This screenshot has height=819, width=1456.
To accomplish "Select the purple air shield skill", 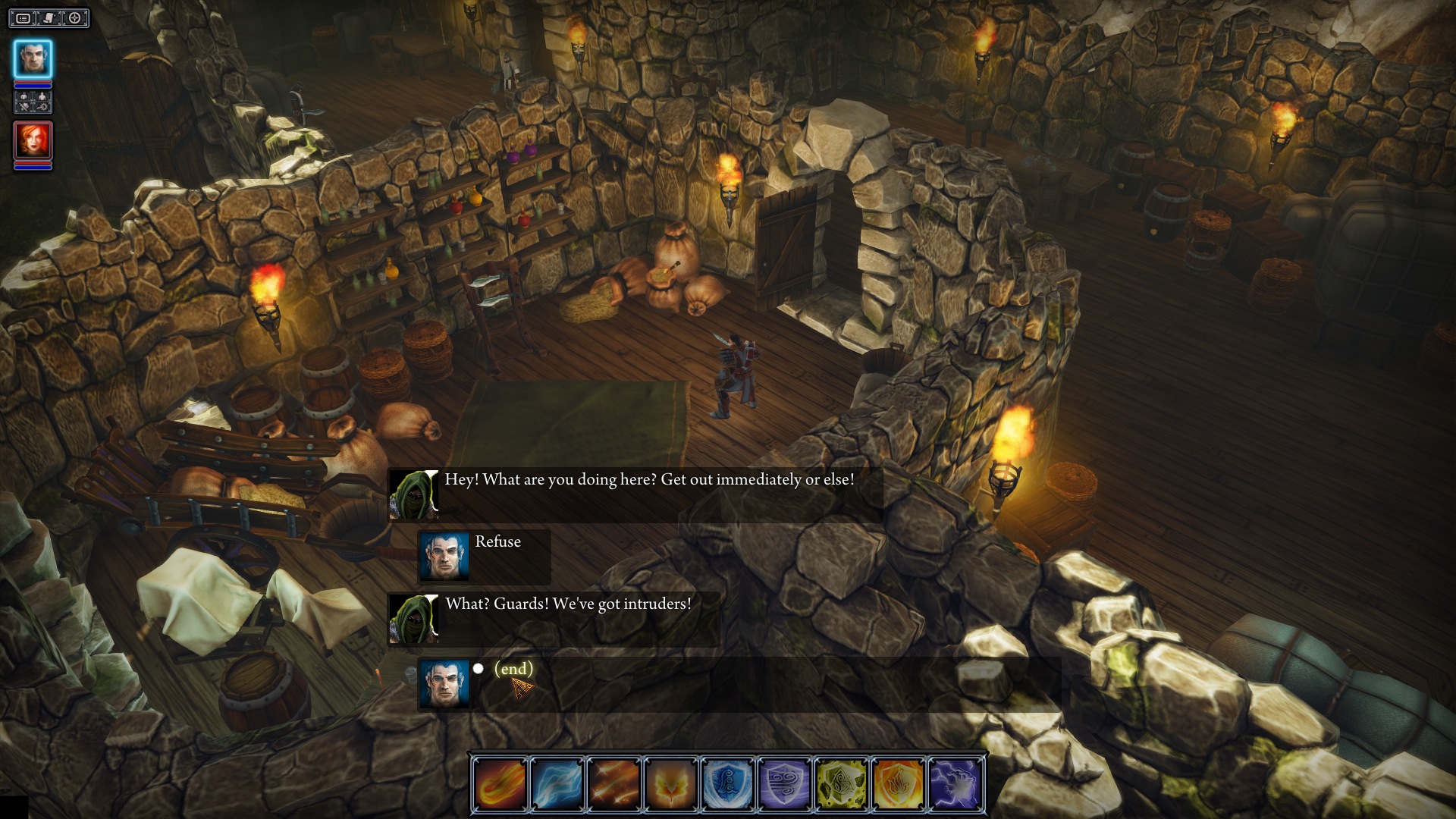I will click(x=786, y=784).
